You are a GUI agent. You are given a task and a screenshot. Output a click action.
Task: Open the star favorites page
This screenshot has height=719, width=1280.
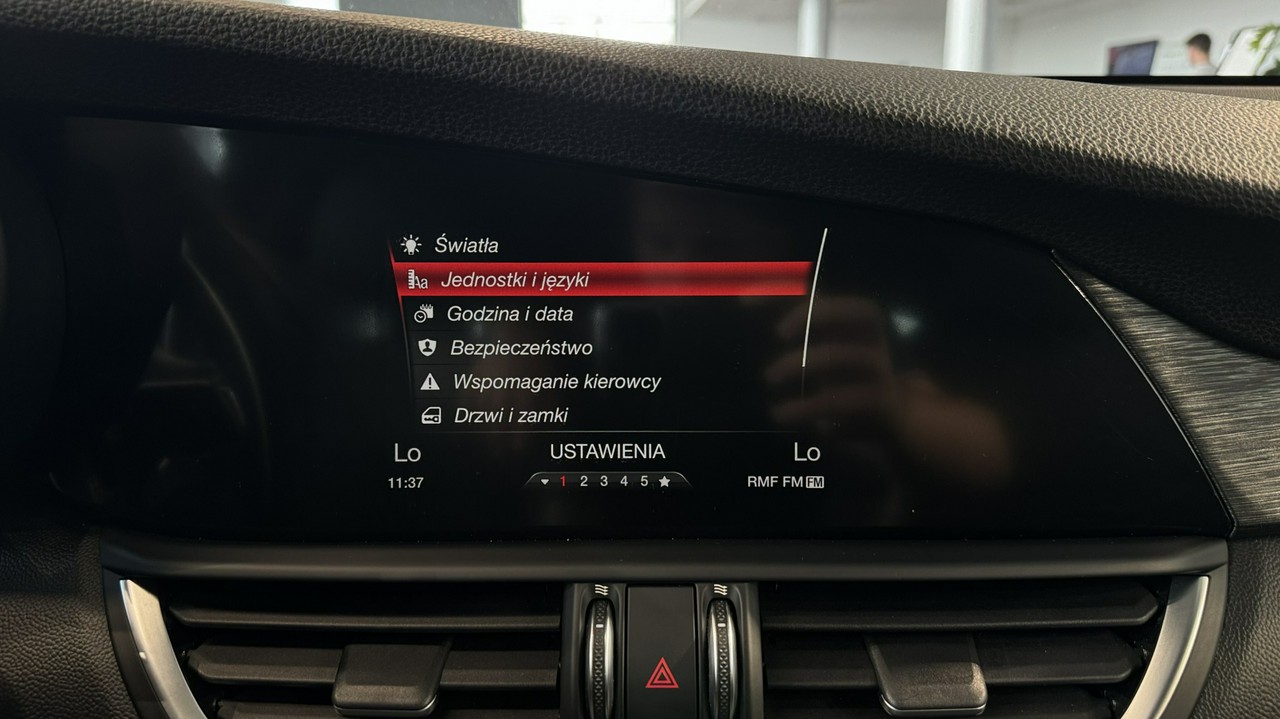click(664, 481)
